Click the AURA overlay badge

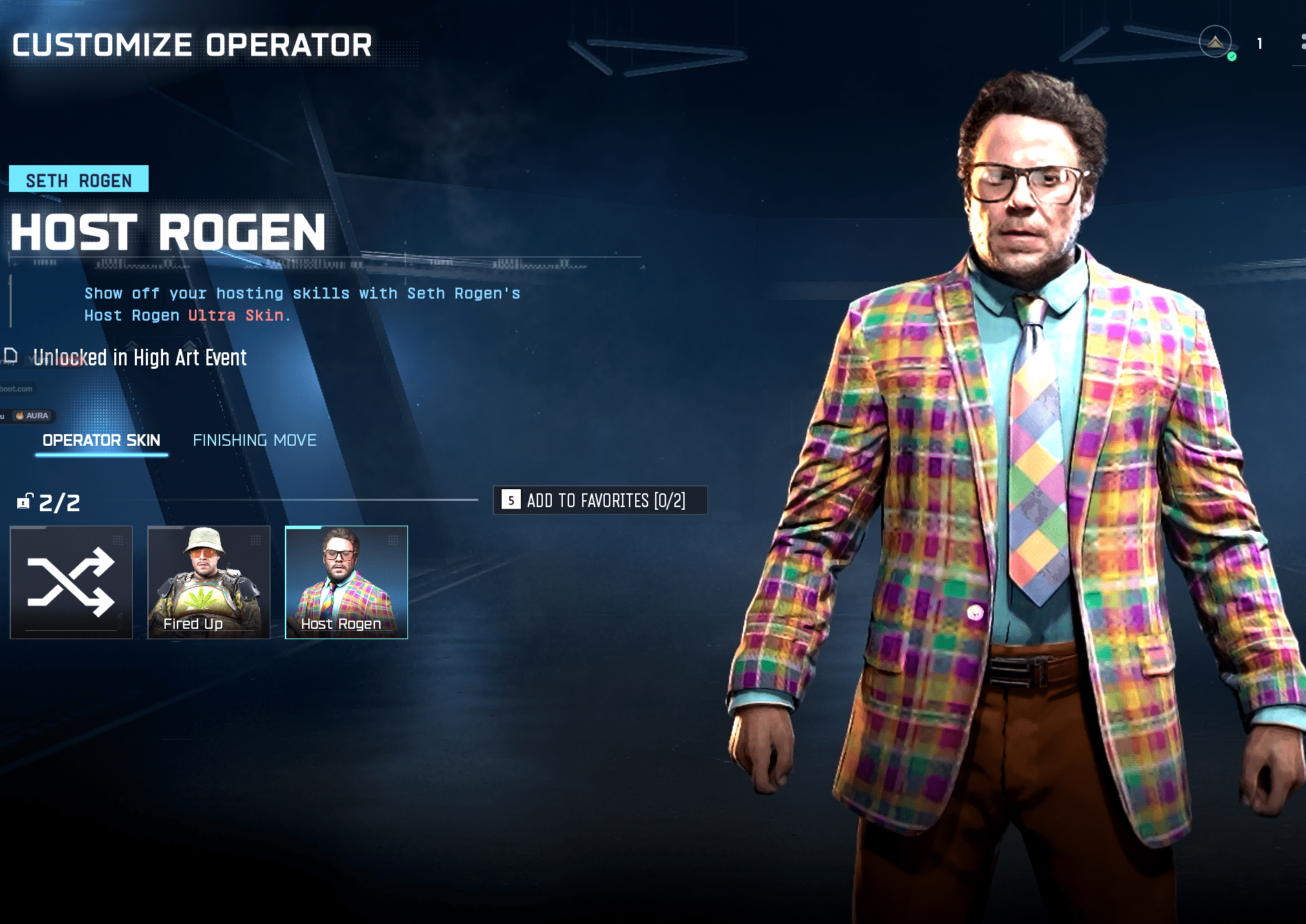pos(32,416)
